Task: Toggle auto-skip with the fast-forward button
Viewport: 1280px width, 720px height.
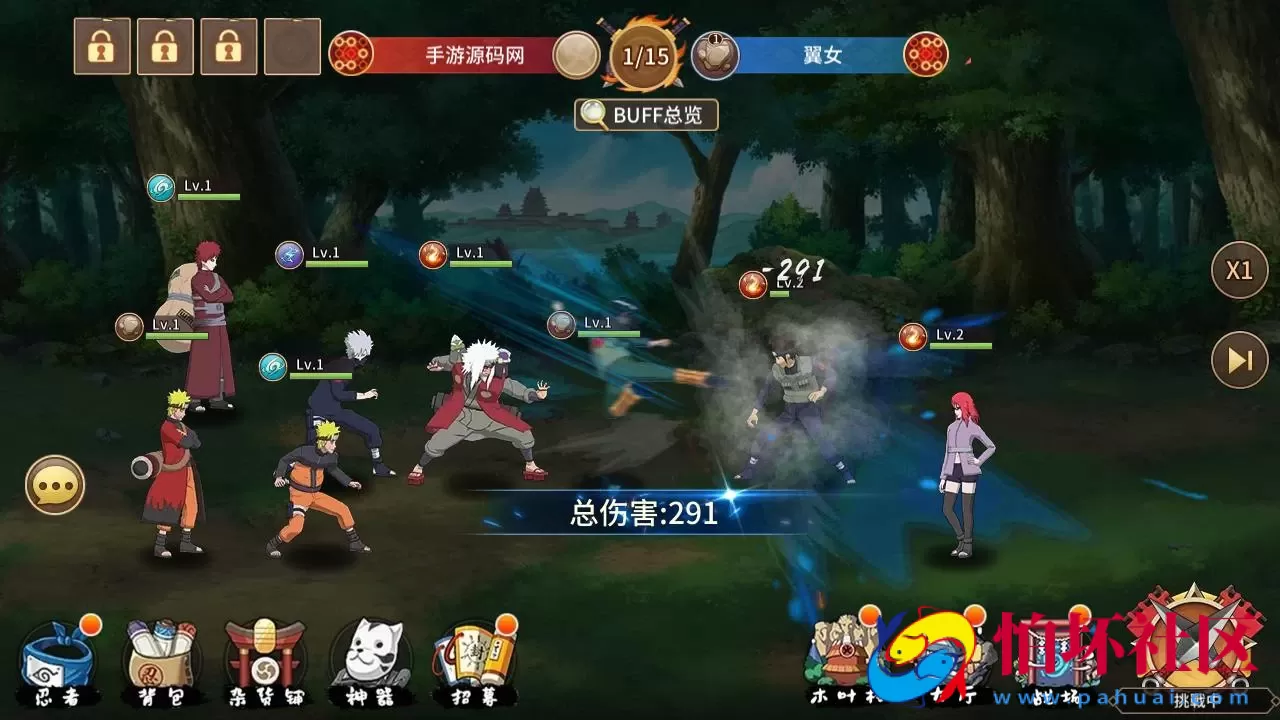Action: tap(1240, 358)
